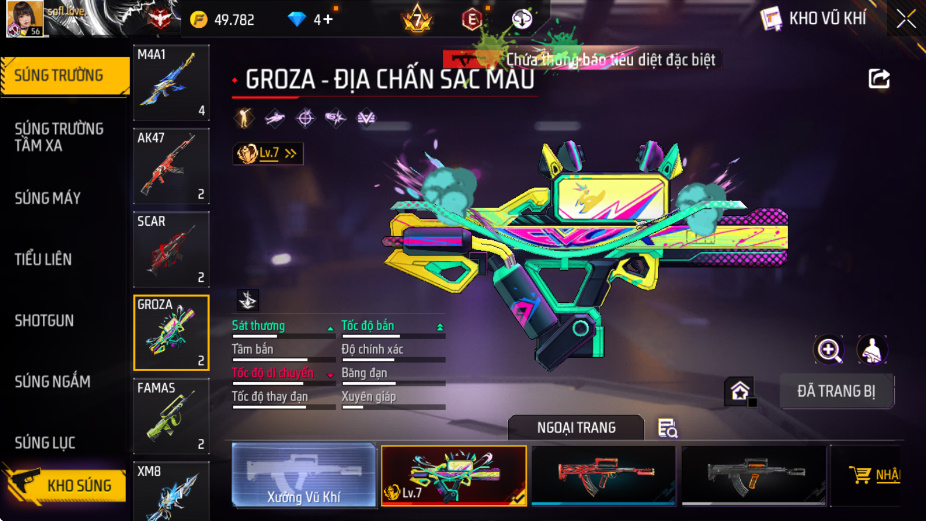
Task: Click the Đã Trang Bị button
Action: (x=836, y=391)
